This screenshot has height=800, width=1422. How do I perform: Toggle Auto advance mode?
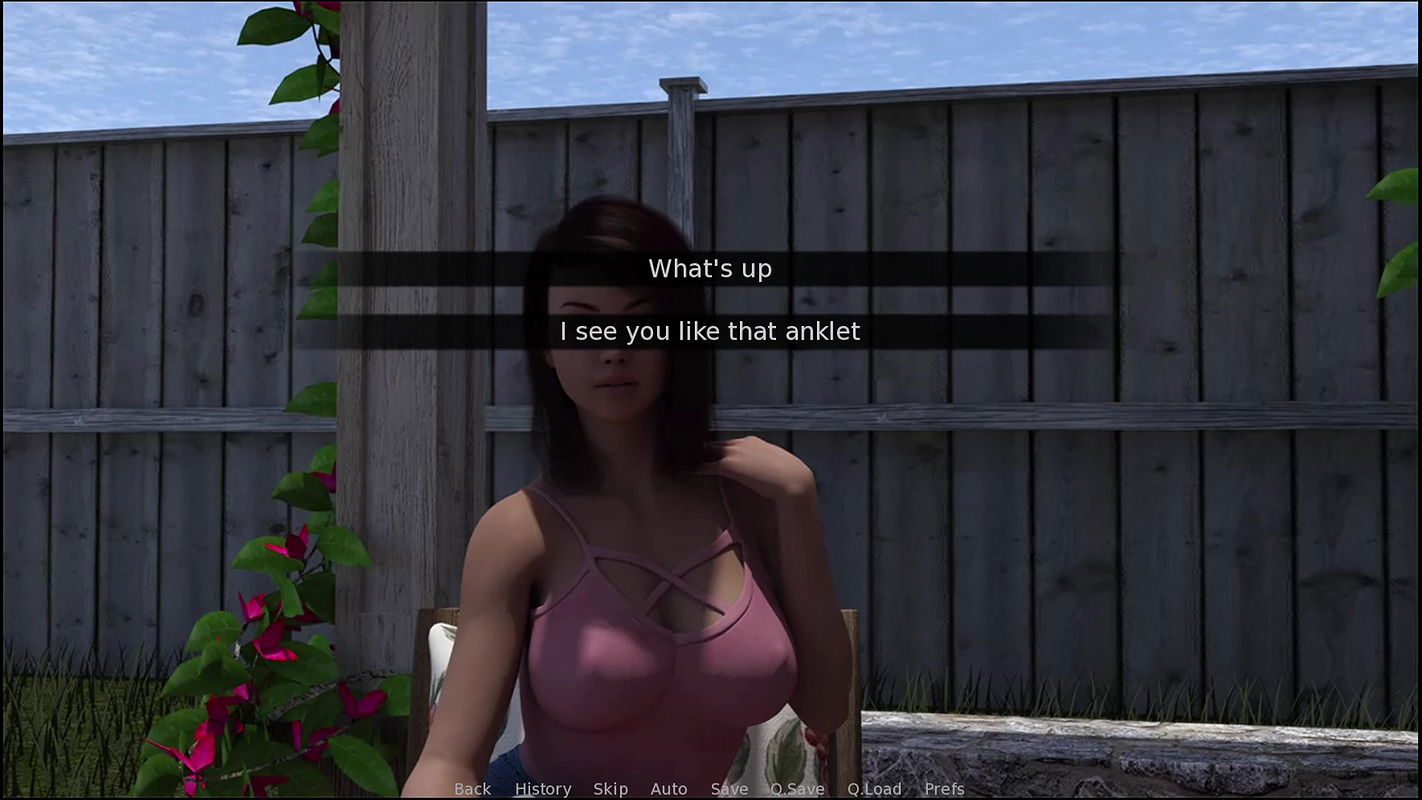pos(669,789)
